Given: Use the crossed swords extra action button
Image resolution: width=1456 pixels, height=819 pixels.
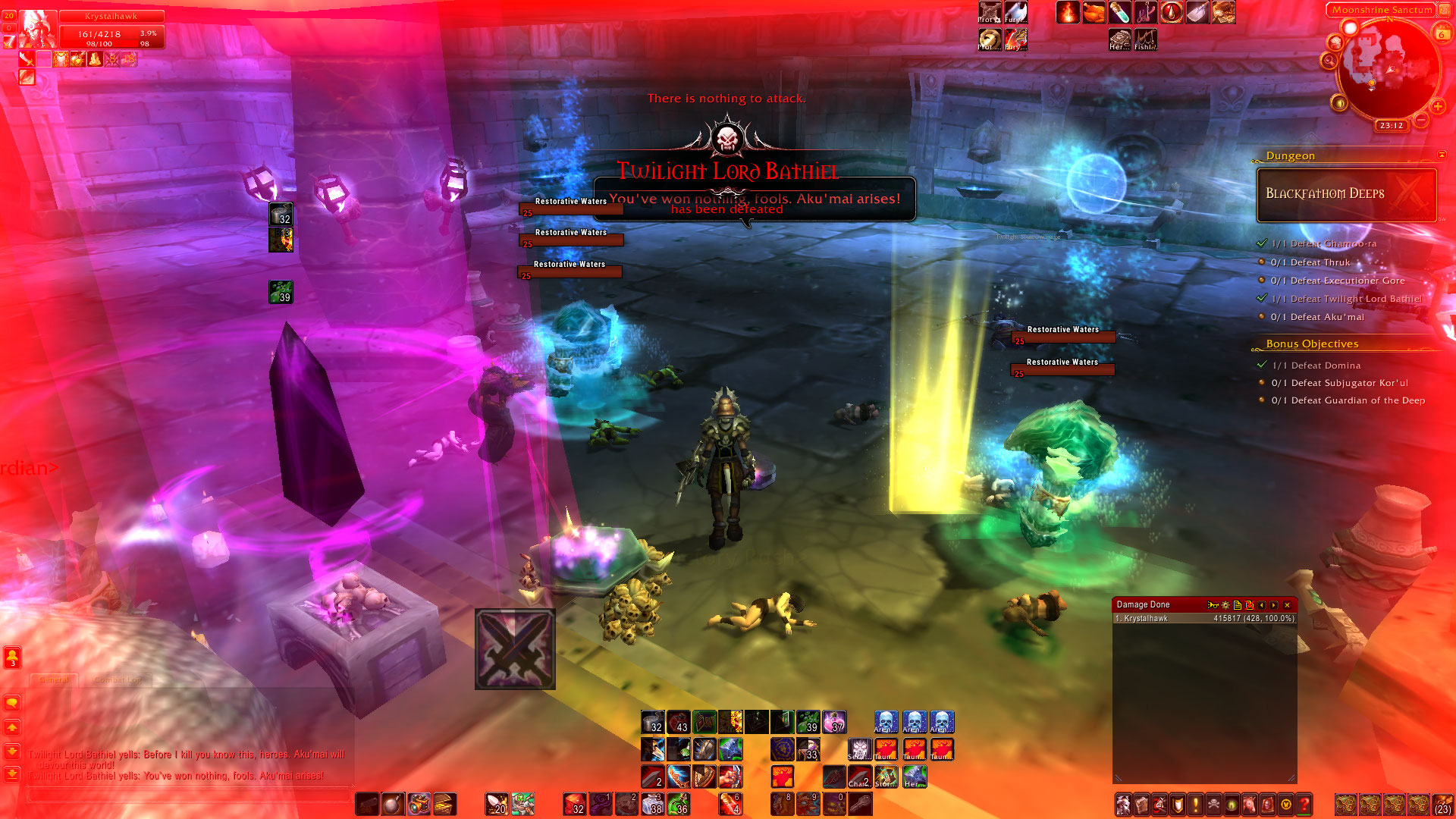Looking at the screenshot, I should pos(515,649).
